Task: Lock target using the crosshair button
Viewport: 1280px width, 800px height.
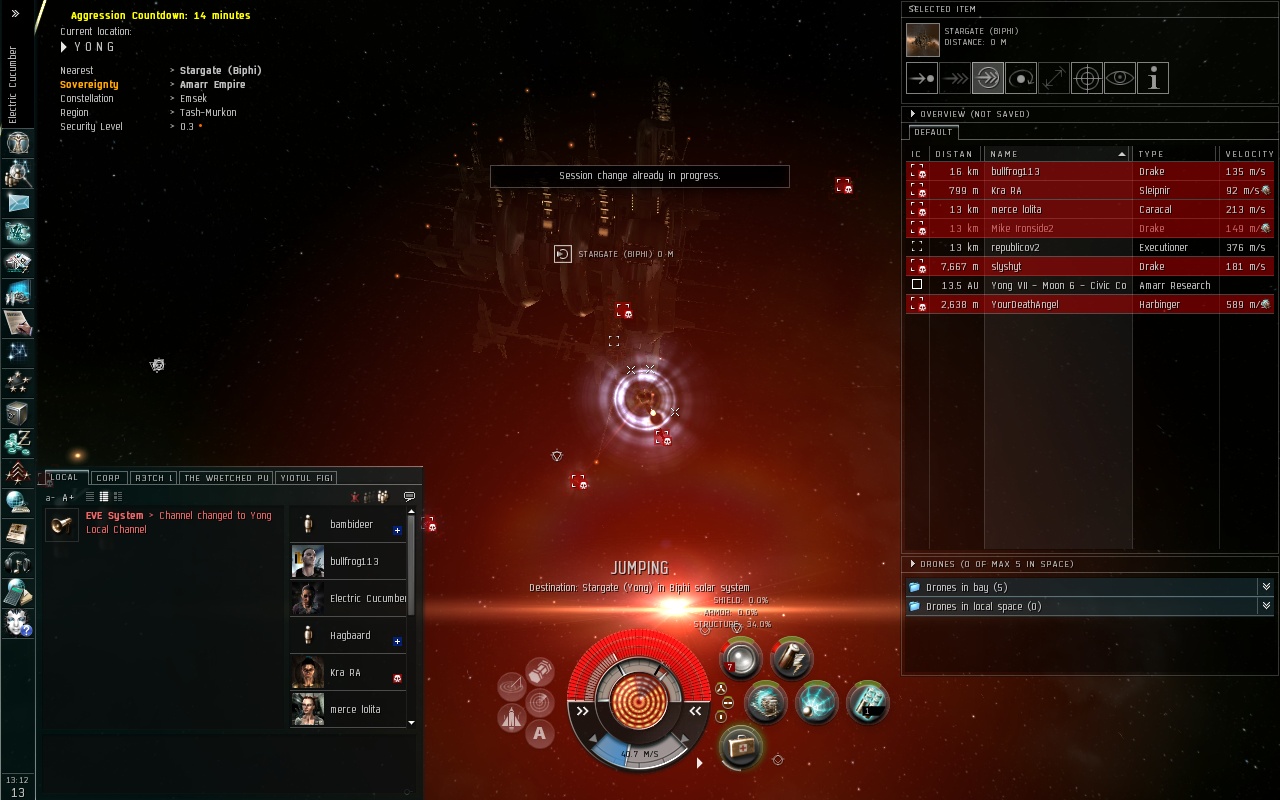Action: (x=1086, y=78)
